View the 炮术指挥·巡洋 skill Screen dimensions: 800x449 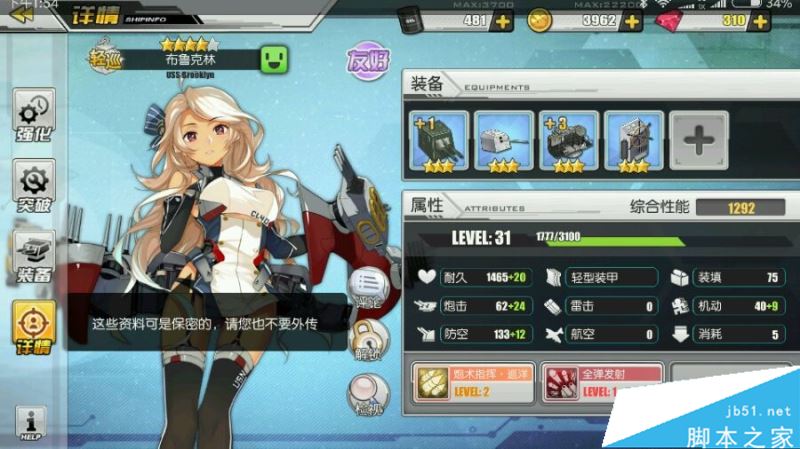(471, 382)
